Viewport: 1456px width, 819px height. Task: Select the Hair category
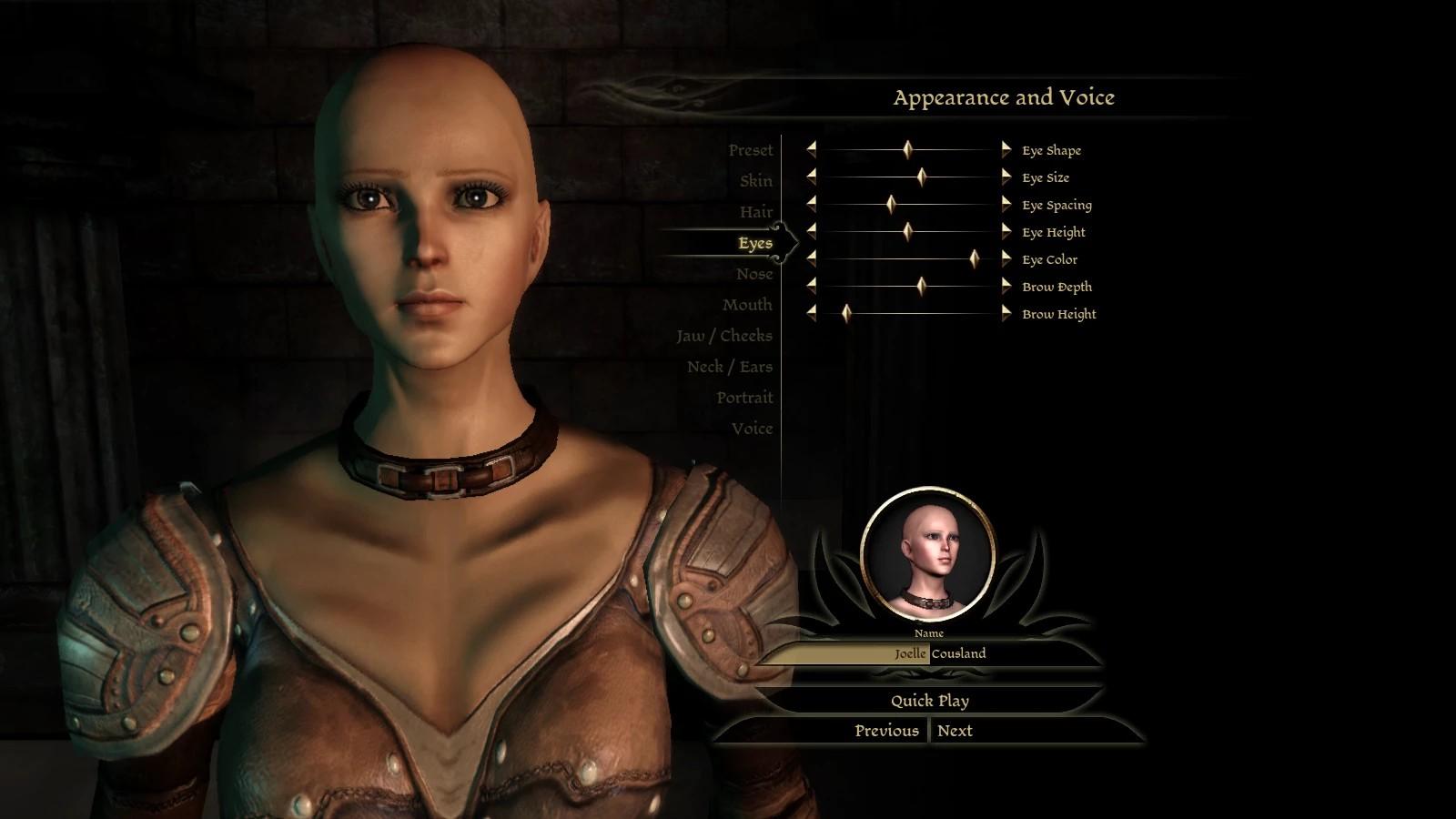point(755,212)
